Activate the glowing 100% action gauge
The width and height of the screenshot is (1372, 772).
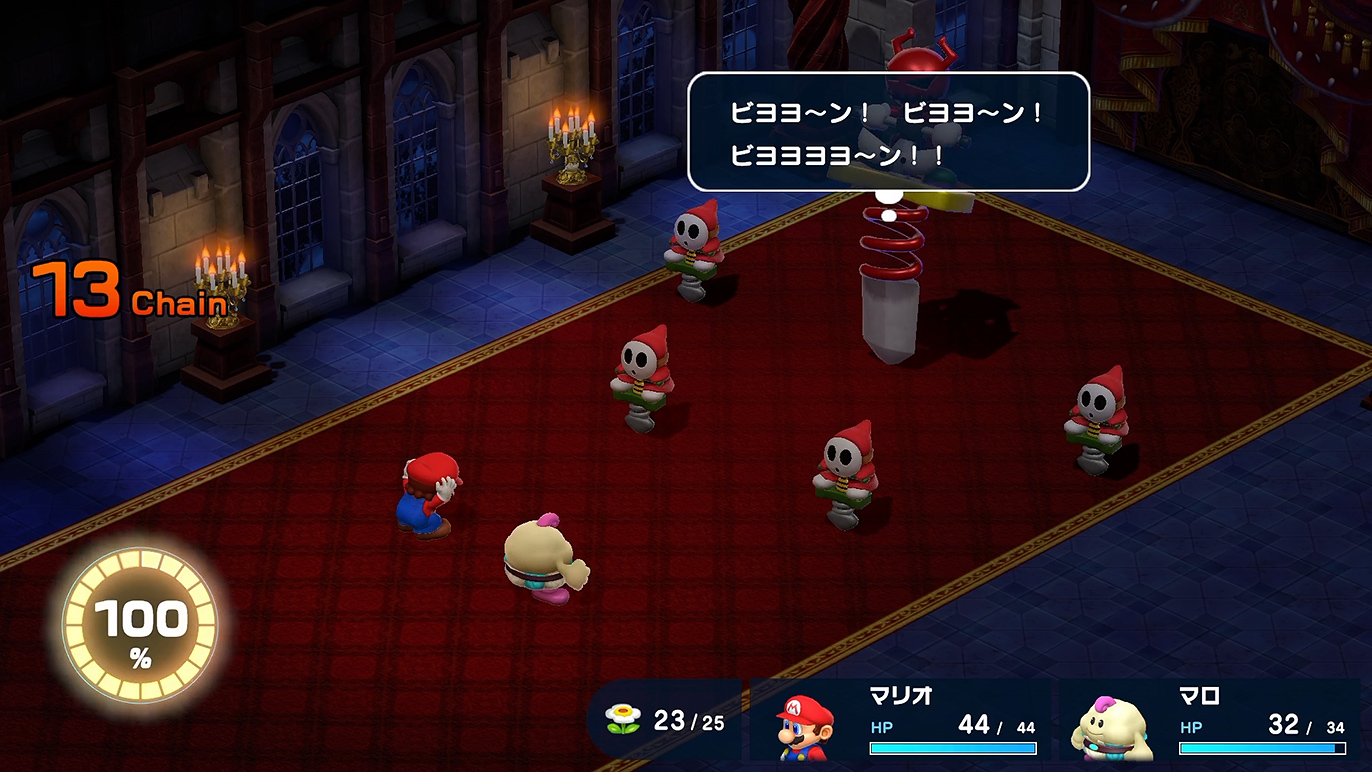coord(140,627)
